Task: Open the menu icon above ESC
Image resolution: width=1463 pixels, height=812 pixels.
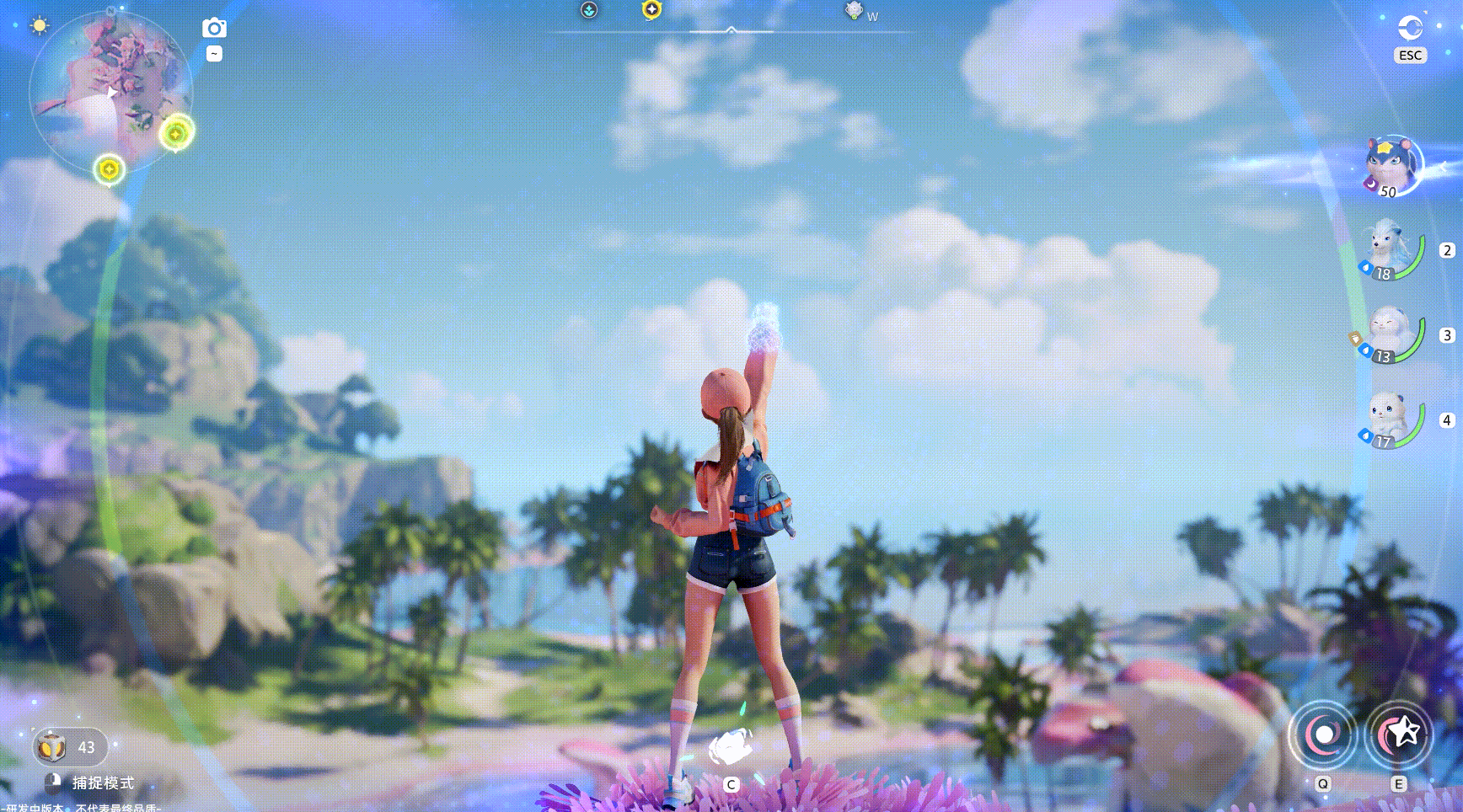Action: (1410, 28)
